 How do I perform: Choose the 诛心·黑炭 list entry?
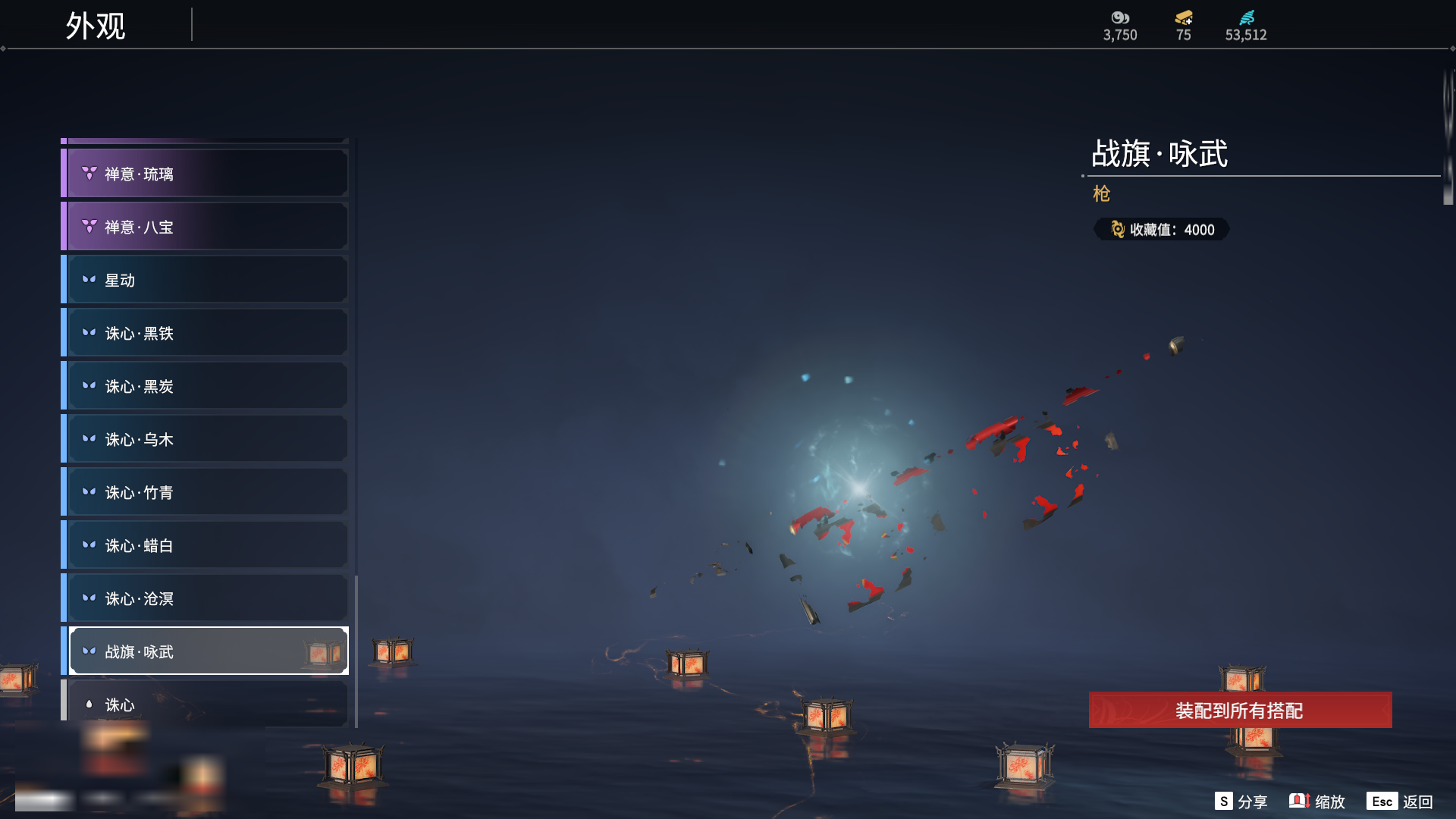[205, 387]
